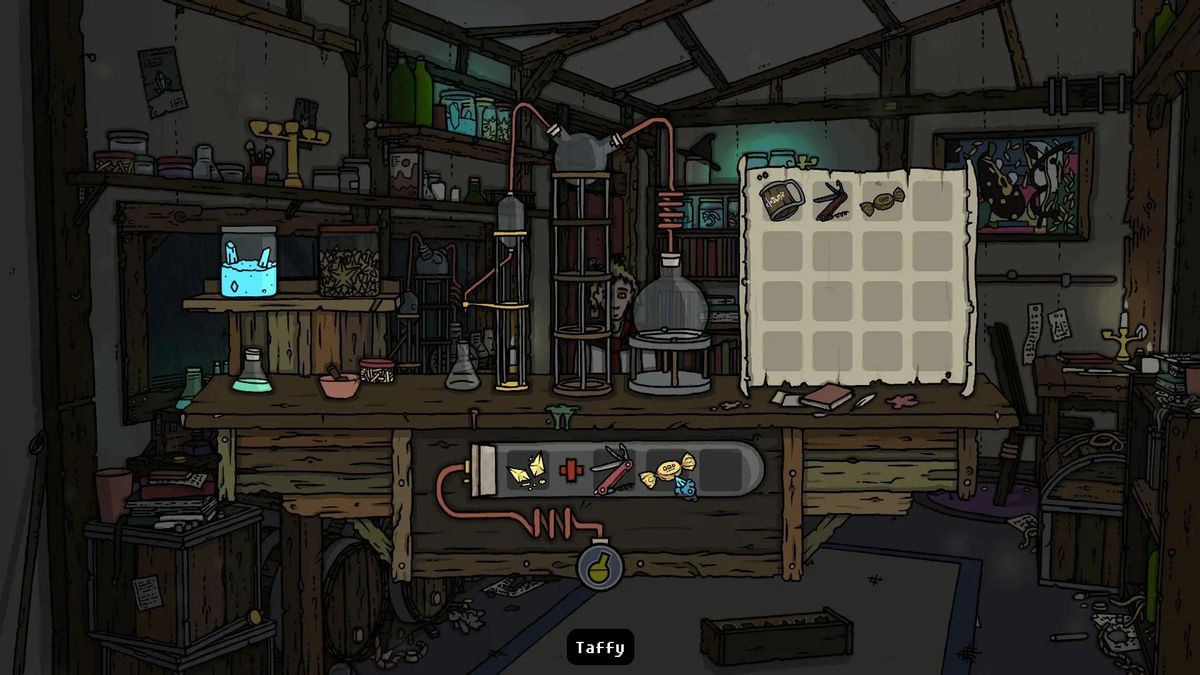Choose the taffy candy in the inventory sheet

[881, 200]
